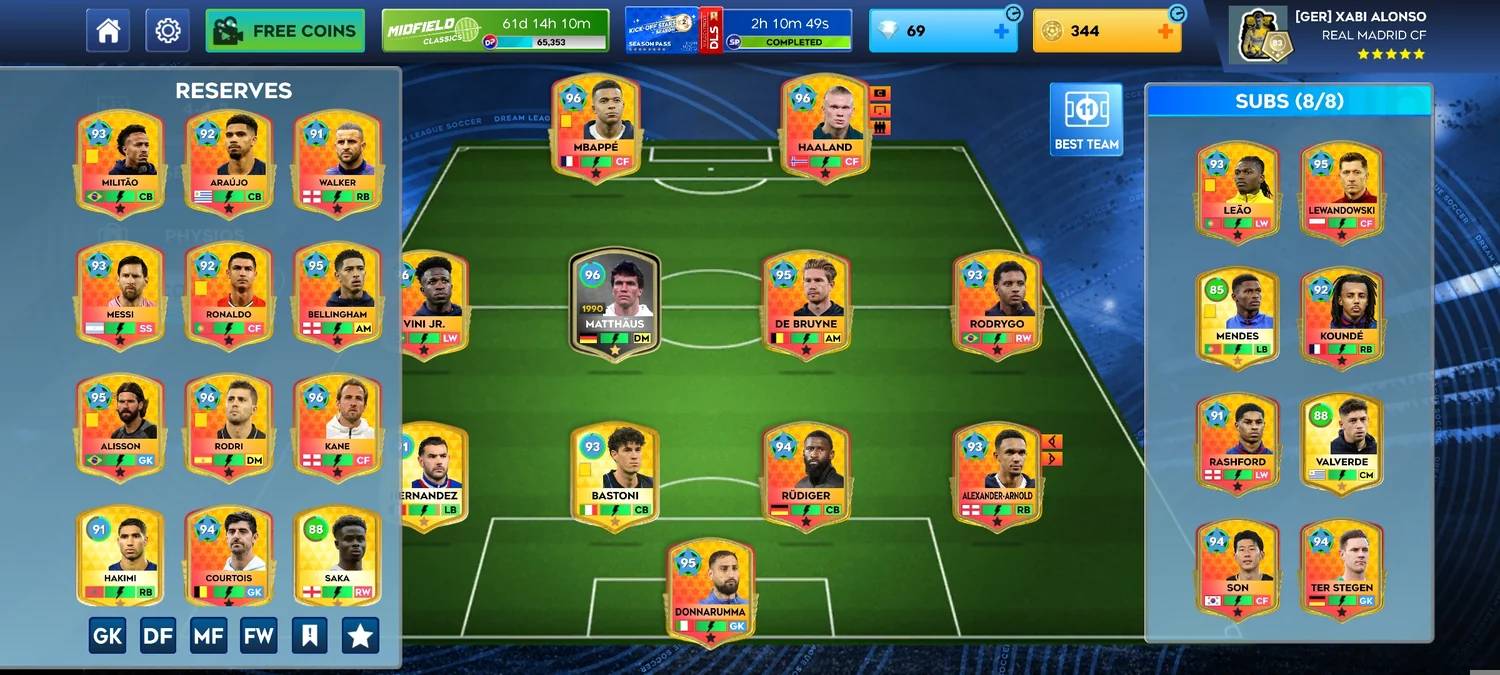The image size is (1500, 675).
Task: Select Lewandowski from the subs
Action: click(x=1341, y=190)
